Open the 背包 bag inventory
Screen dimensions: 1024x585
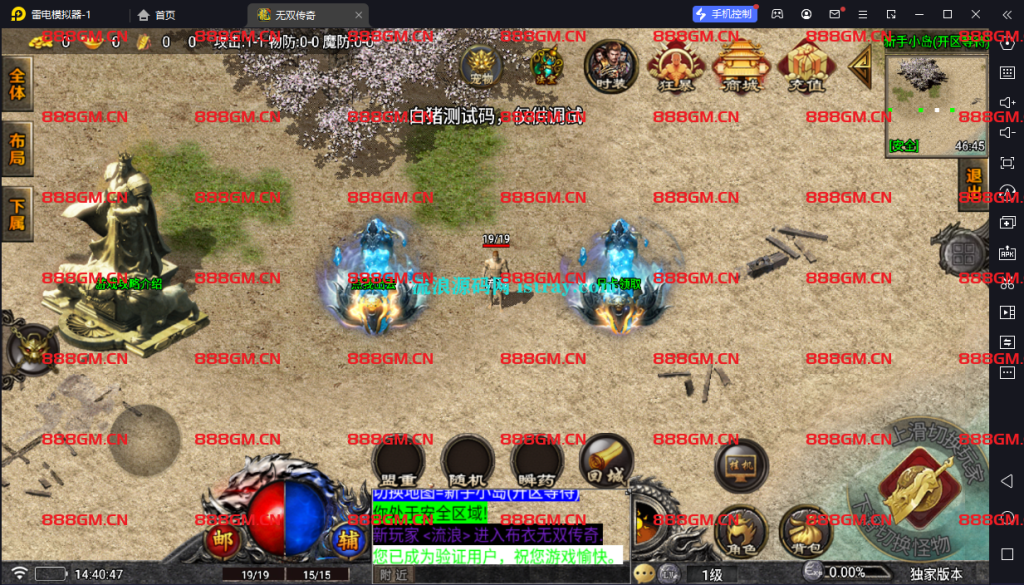[x=806, y=530]
